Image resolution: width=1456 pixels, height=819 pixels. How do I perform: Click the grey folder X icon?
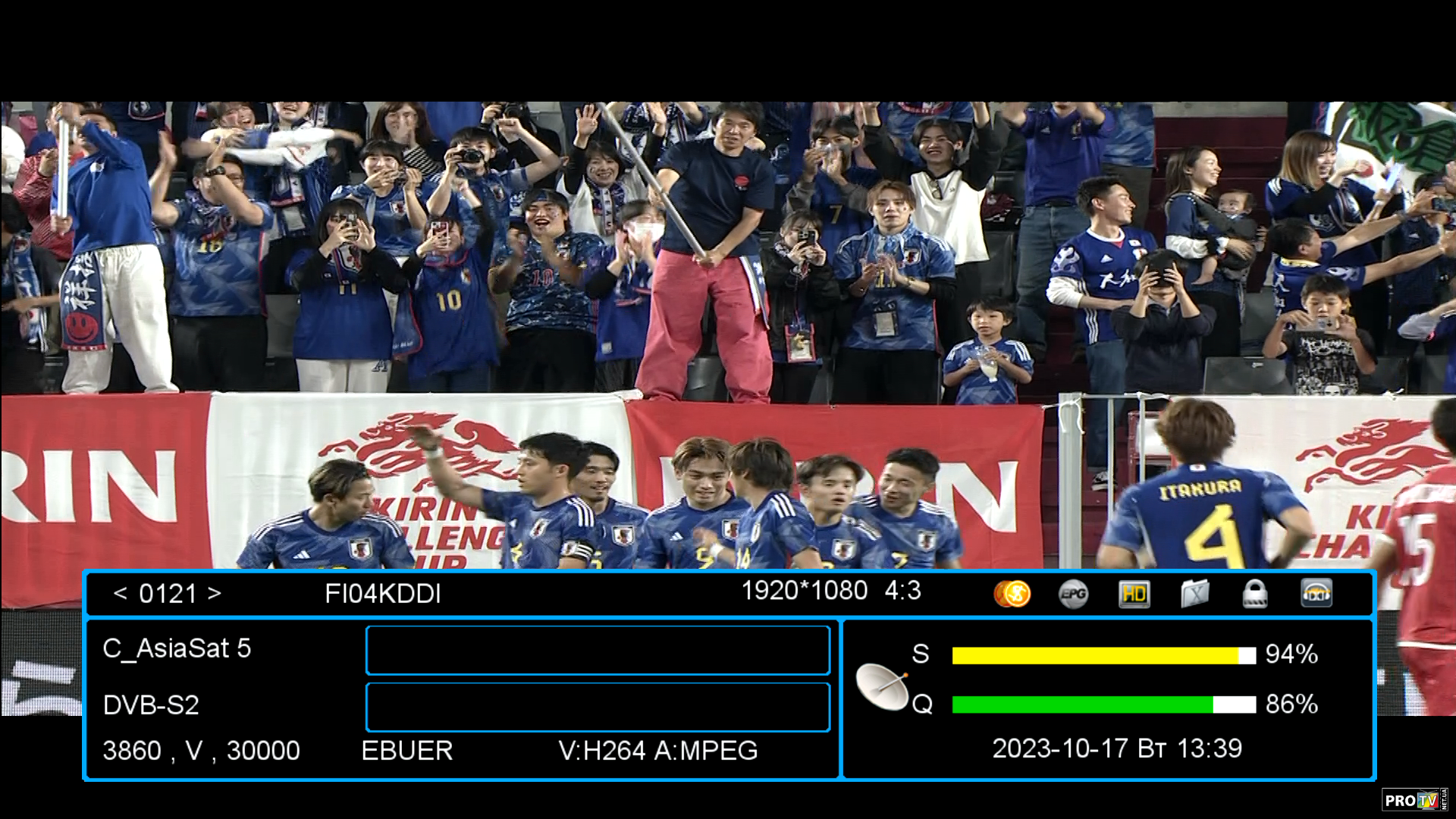click(1194, 594)
